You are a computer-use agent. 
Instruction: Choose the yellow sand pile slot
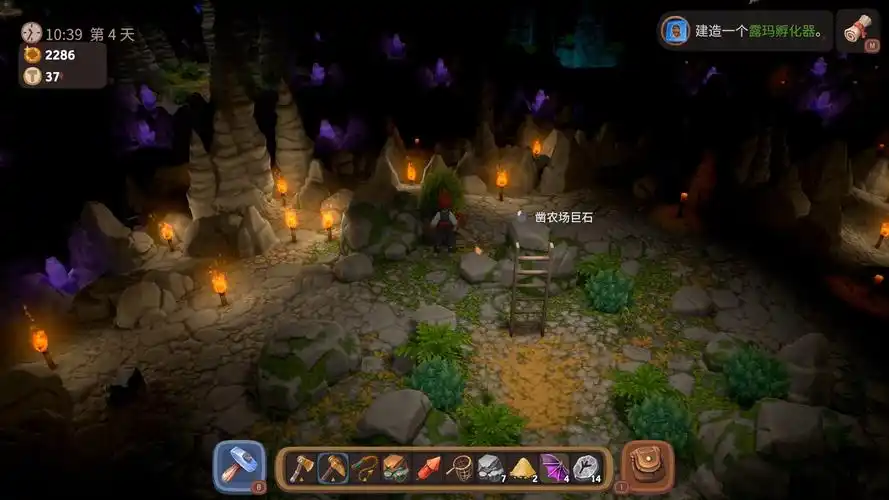click(522, 468)
